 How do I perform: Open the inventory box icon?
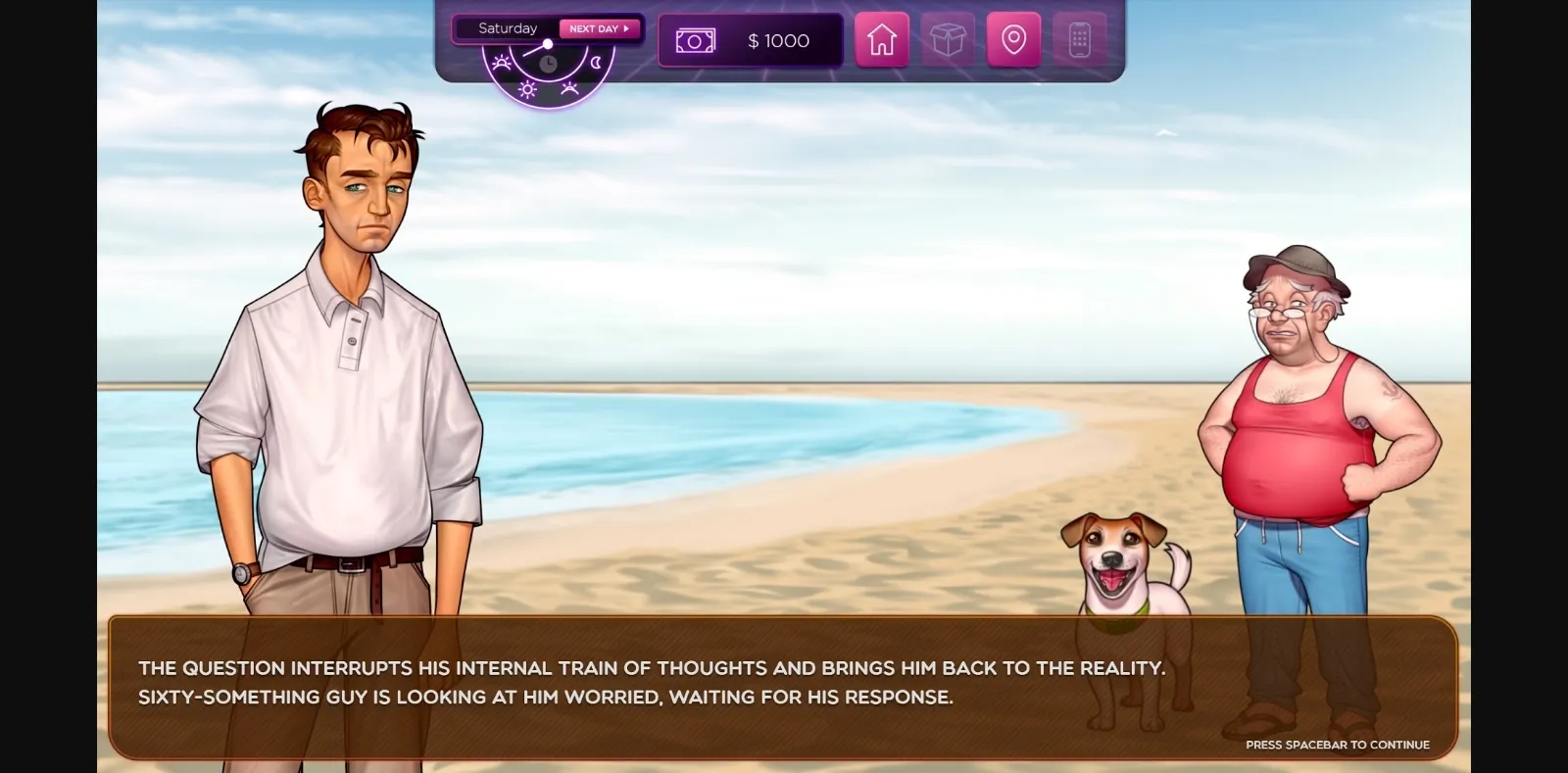pos(949,40)
